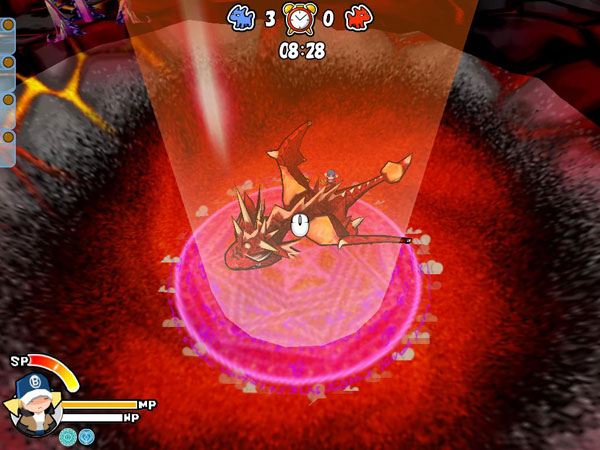Activate the blue heart-emblem skill icon

tap(87, 436)
